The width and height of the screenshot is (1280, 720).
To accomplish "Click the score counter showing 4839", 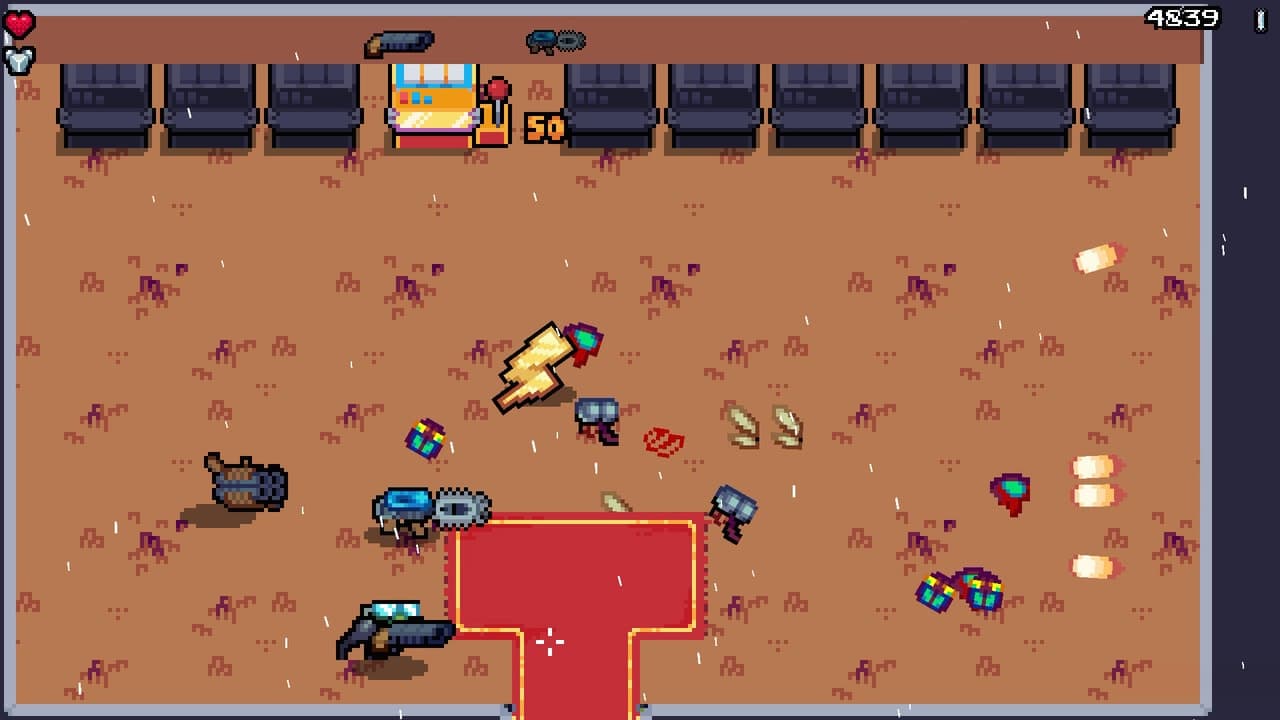I will tap(1182, 15).
